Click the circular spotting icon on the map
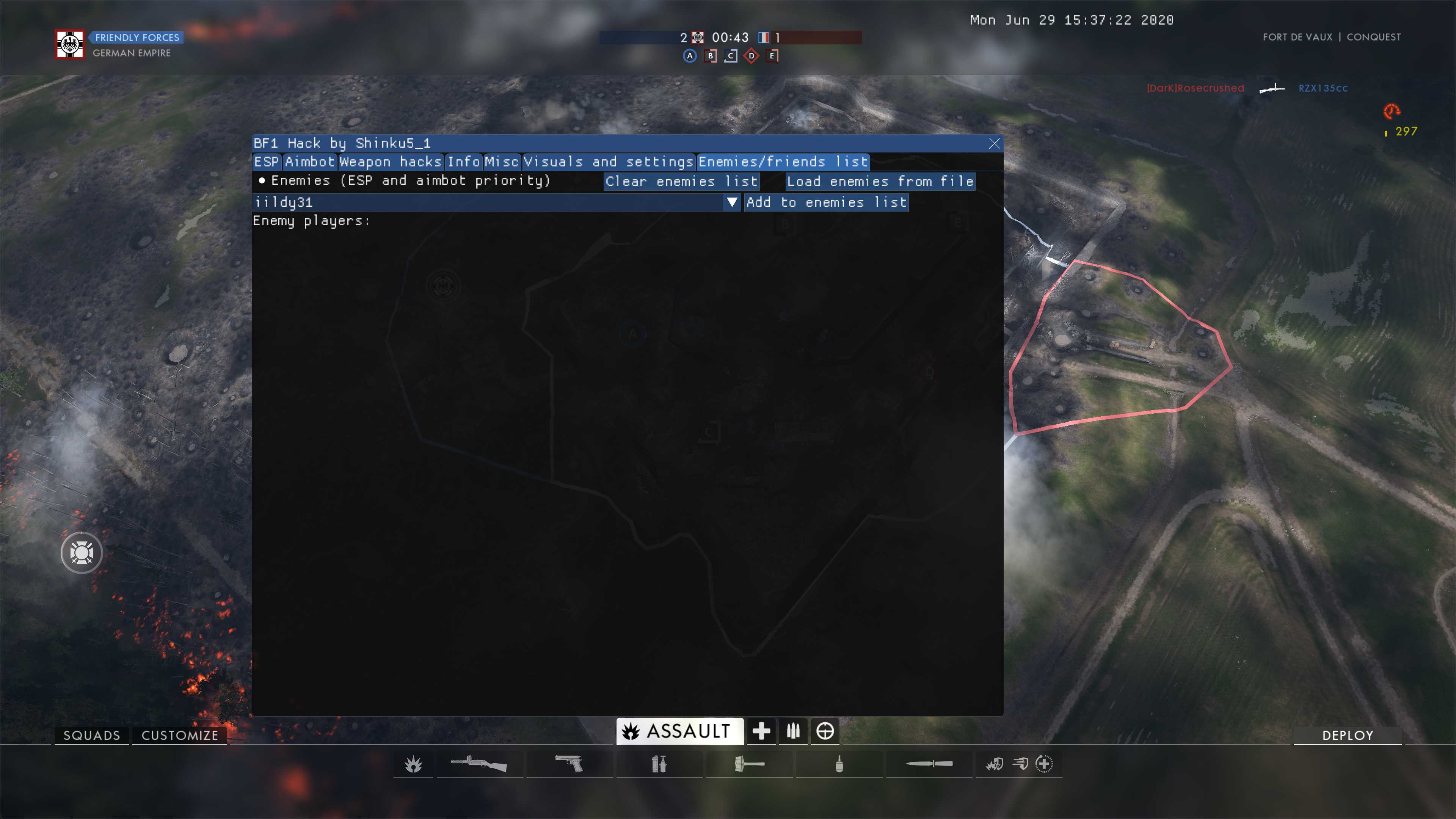Screen dimensions: 1456x819 (x=82, y=553)
